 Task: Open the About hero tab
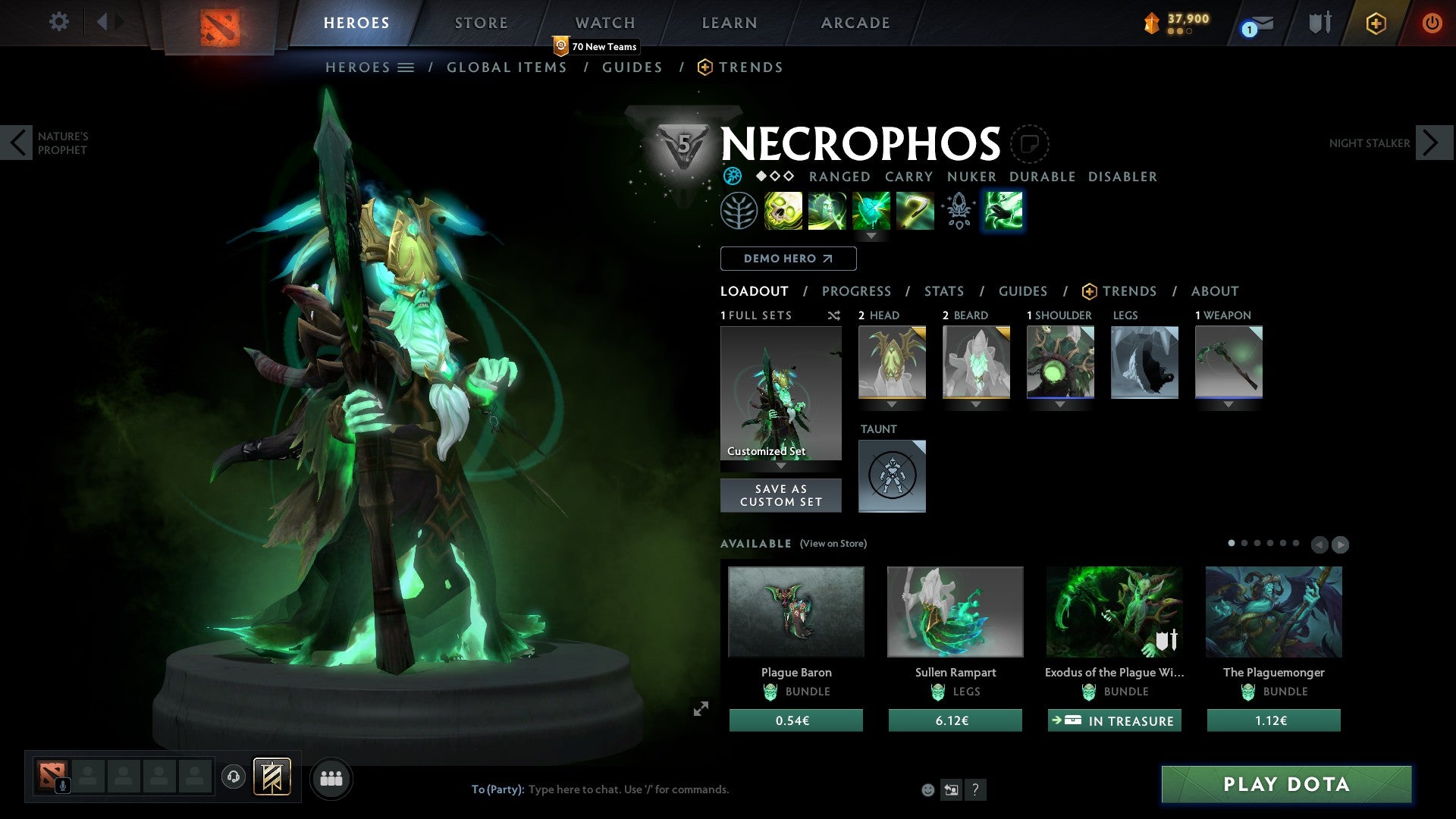1214,291
